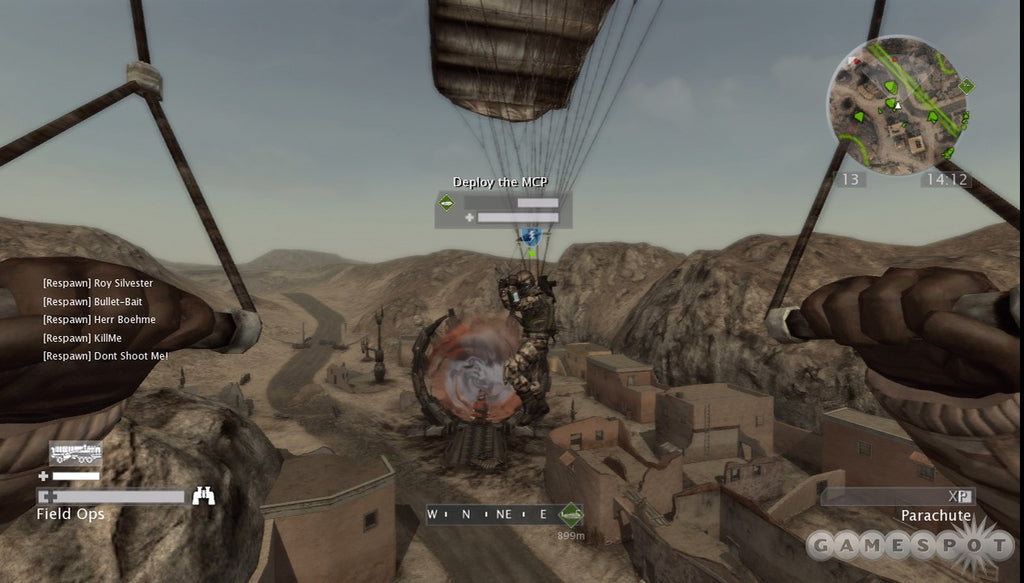The height and width of the screenshot is (583, 1024).
Task: Select the MCP vehicle icon
Action: click(75, 452)
